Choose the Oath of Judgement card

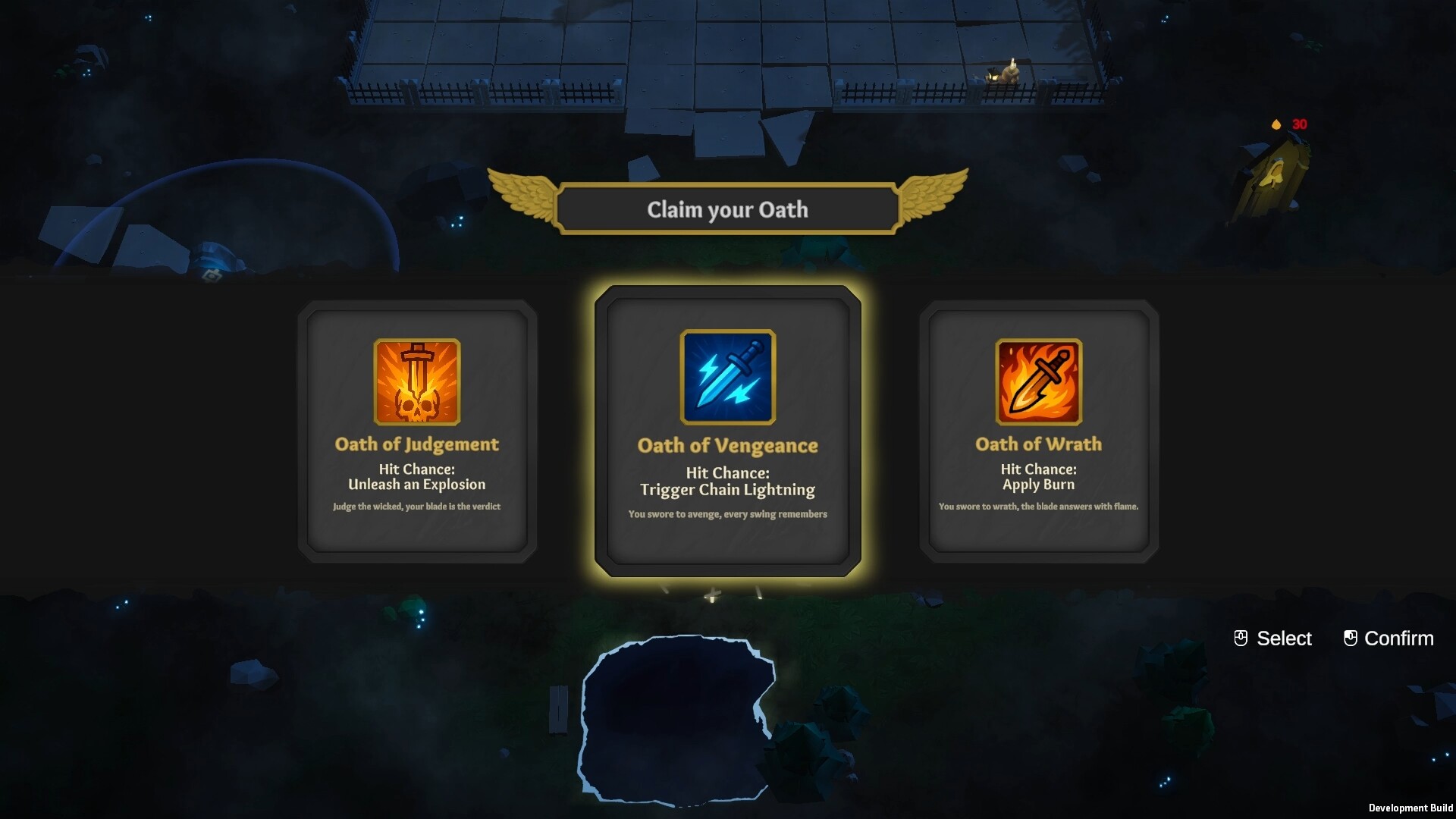click(417, 432)
